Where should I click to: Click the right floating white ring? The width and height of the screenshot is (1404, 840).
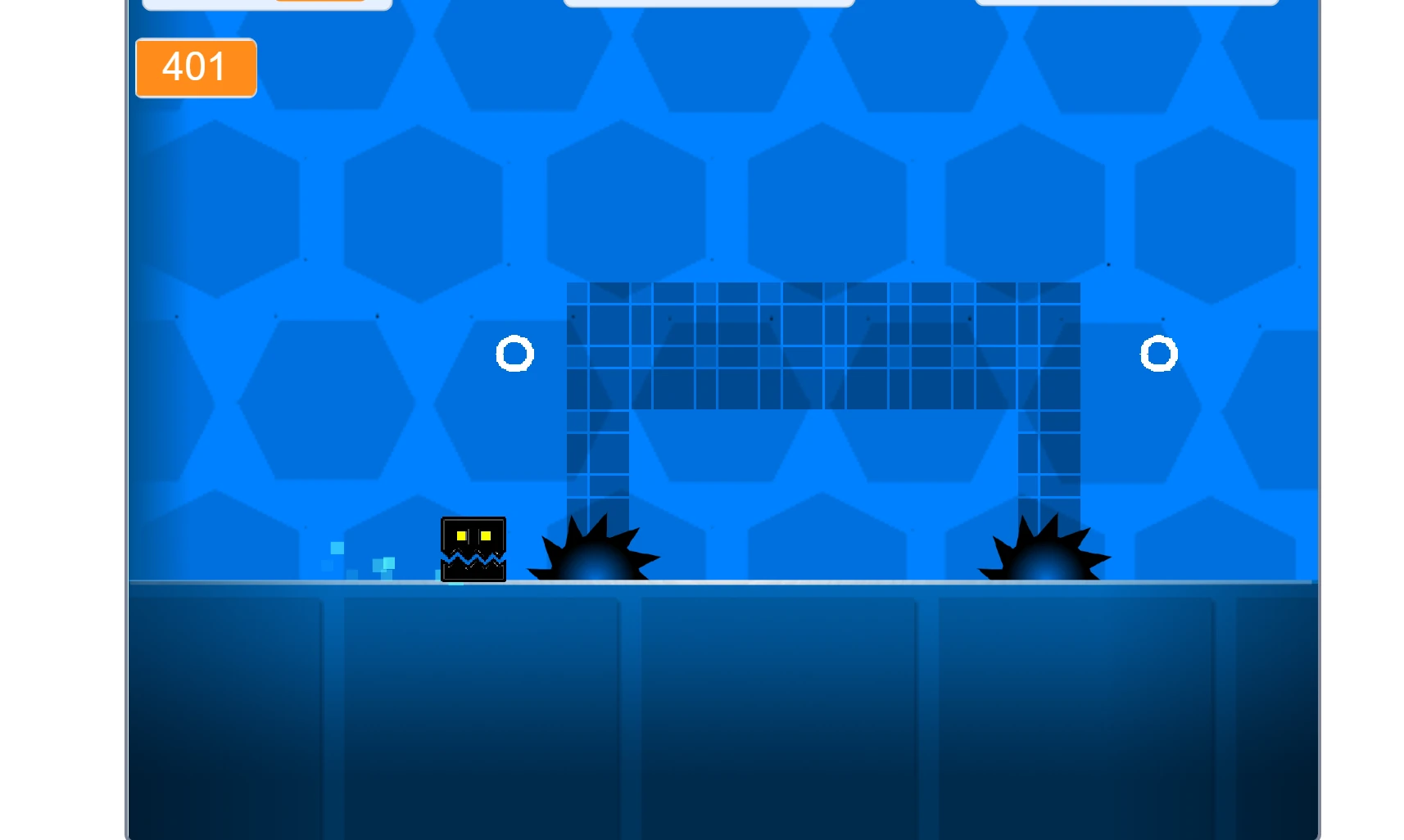point(1159,354)
